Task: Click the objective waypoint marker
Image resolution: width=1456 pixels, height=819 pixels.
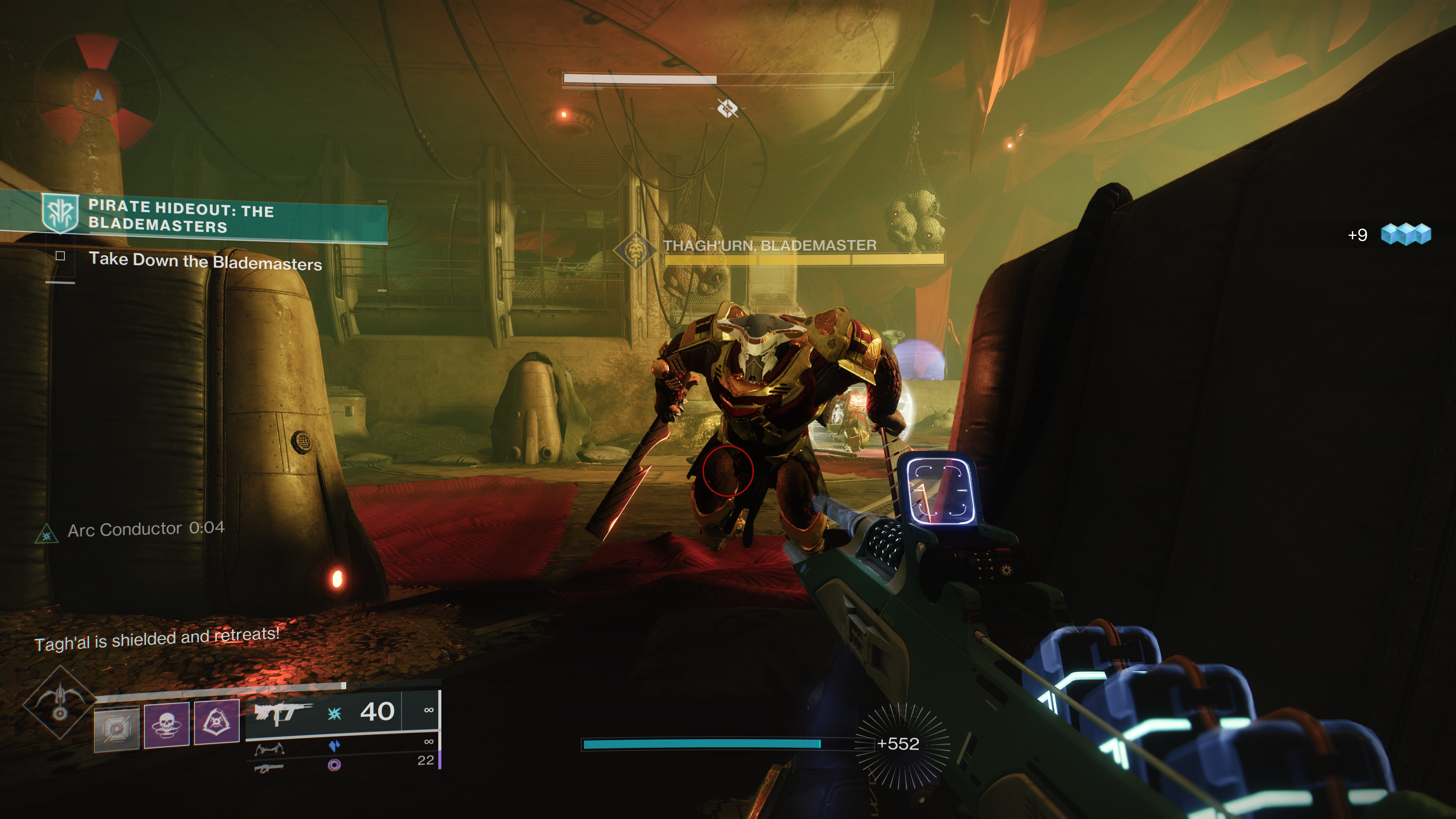Action: [727, 108]
